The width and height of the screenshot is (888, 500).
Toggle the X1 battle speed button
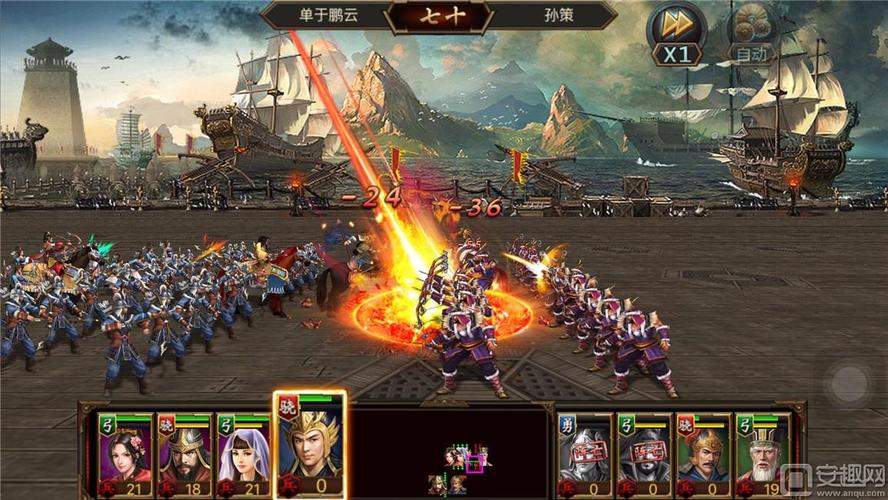click(x=677, y=35)
